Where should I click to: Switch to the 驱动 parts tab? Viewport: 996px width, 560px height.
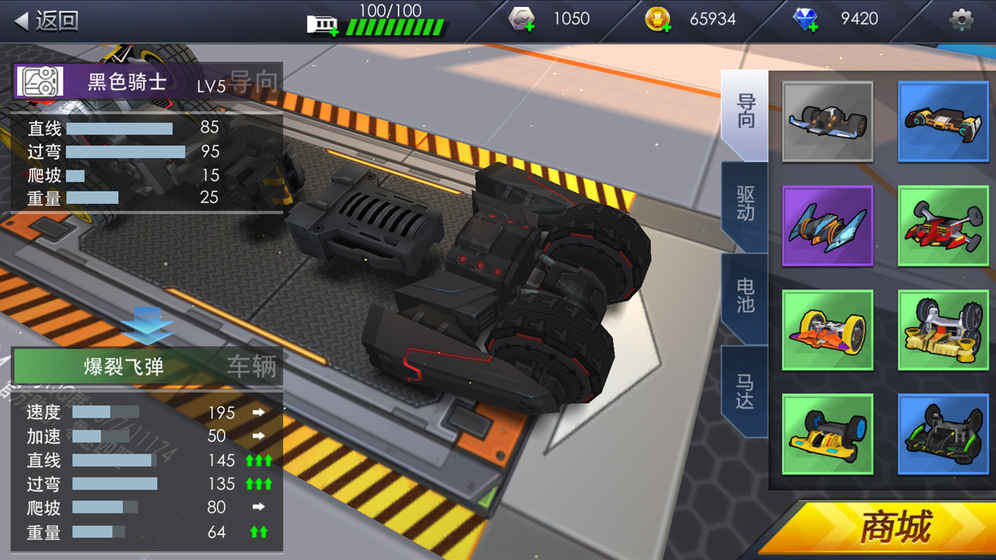coord(745,205)
